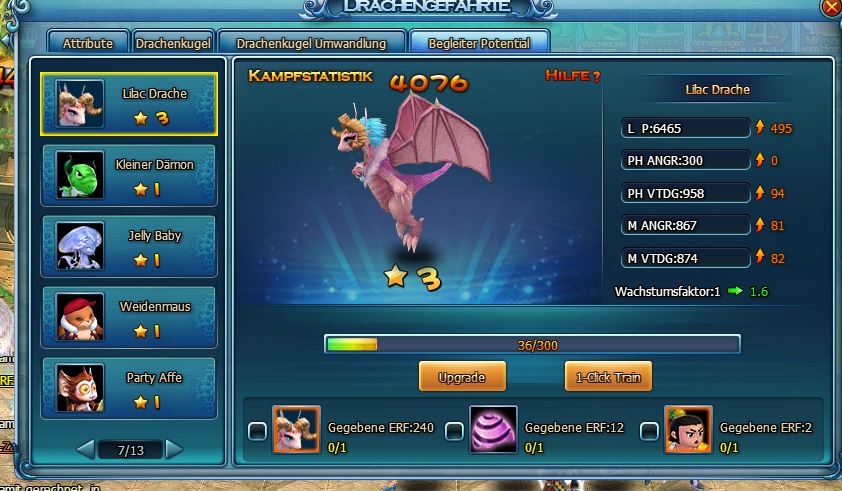Check the box for the 2 ERF character
The image size is (842, 491).
coord(649,431)
